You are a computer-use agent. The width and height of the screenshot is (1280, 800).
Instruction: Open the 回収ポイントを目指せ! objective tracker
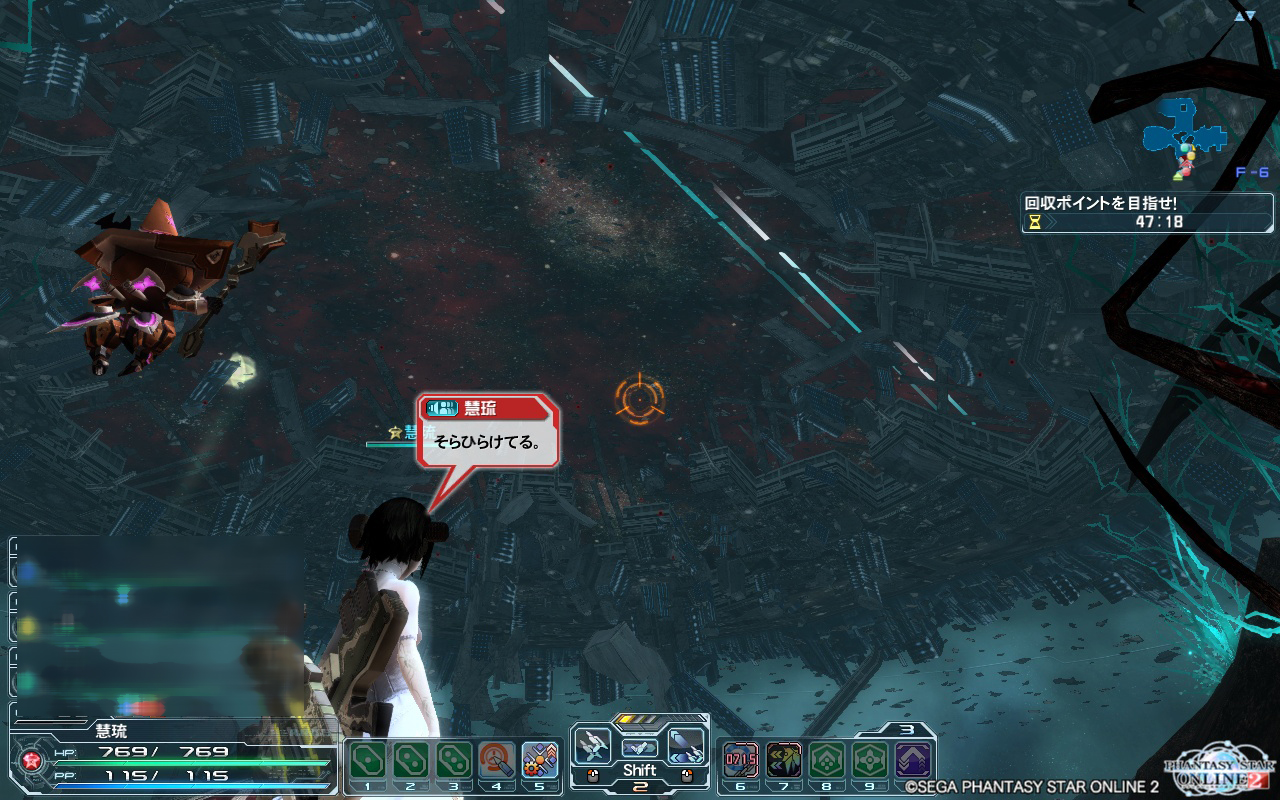(x=1147, y=212)
